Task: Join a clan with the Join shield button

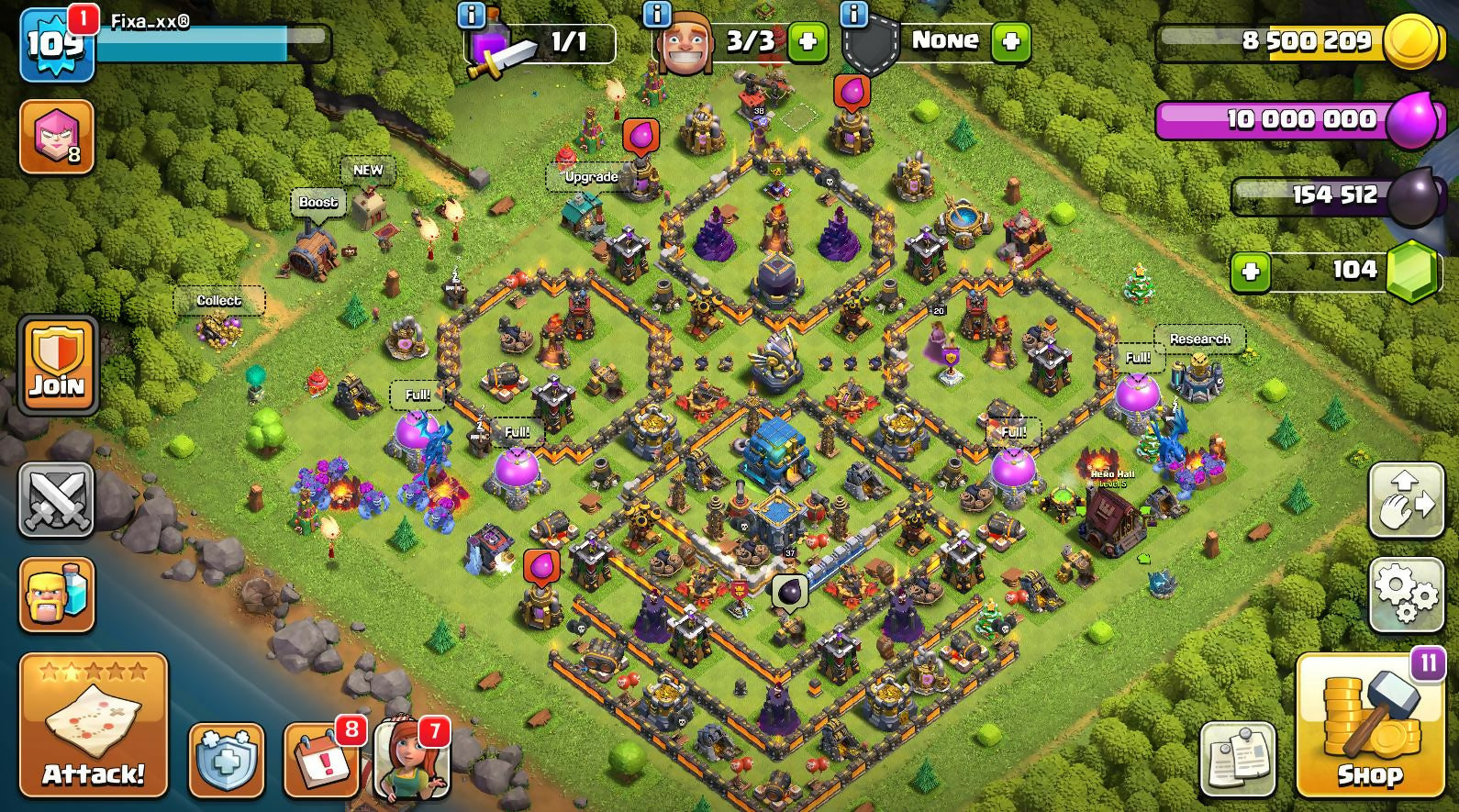Action: point(57,365)
